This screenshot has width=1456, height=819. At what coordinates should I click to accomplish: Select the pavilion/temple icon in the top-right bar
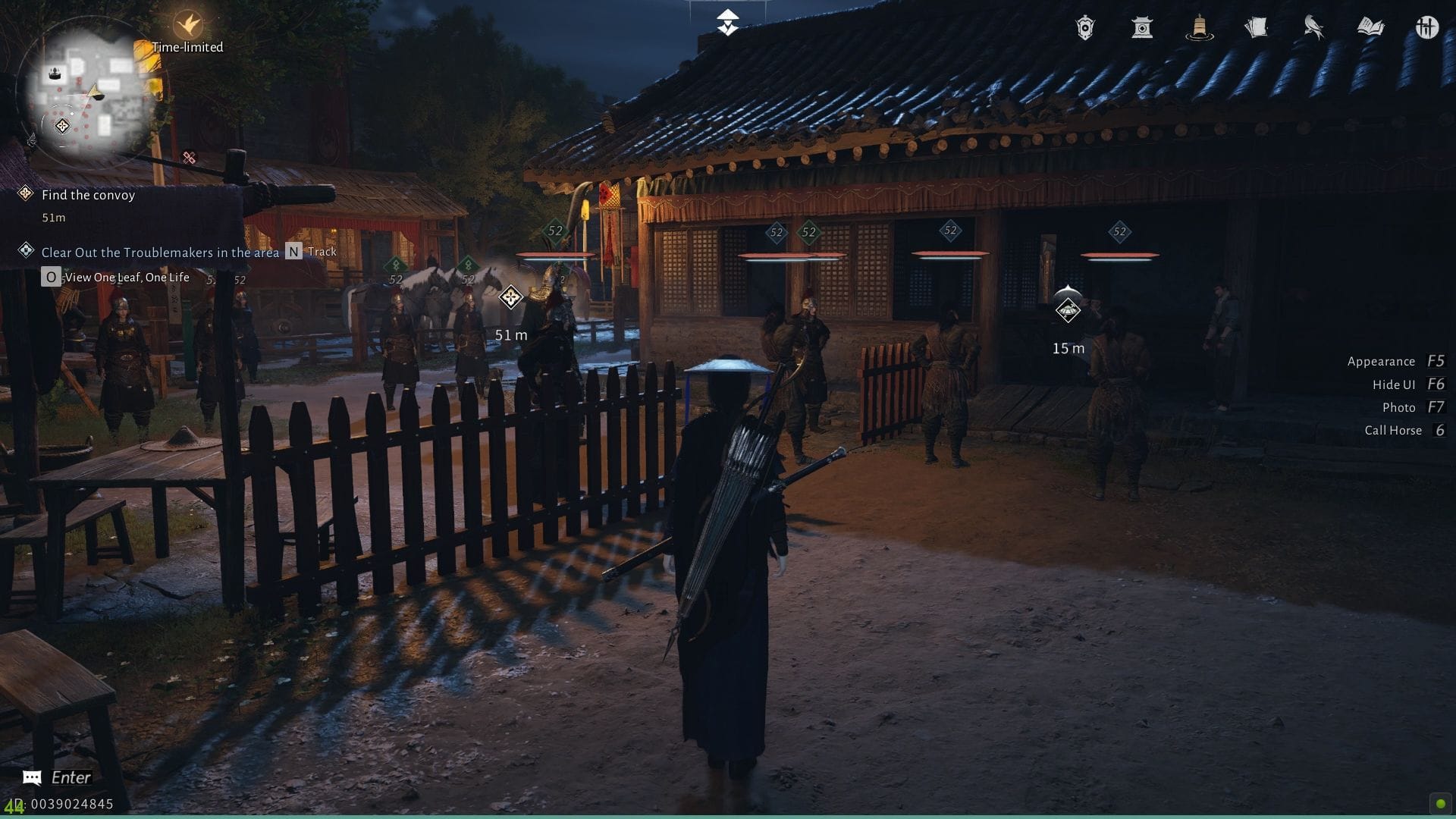click(1144, 27)
